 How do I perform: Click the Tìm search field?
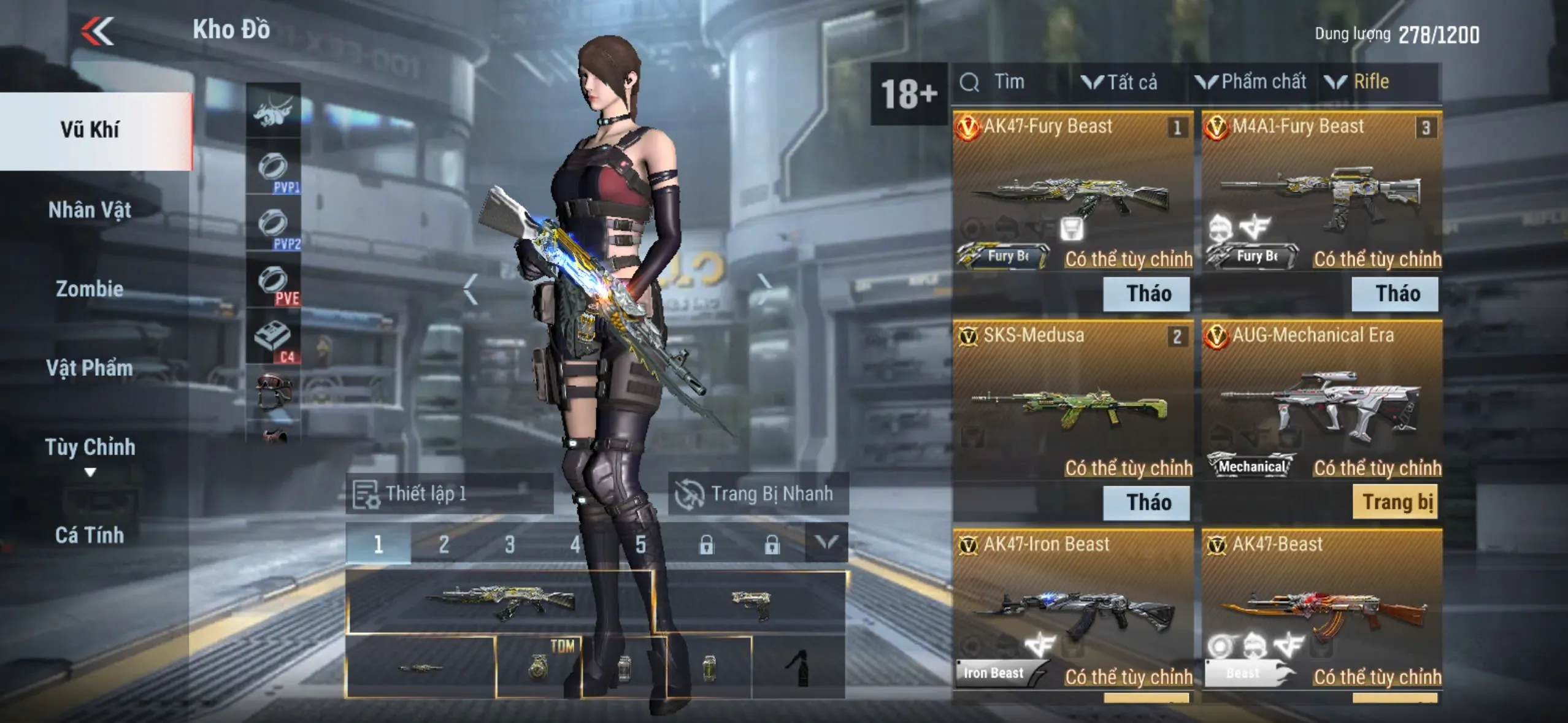(1009, 82)
